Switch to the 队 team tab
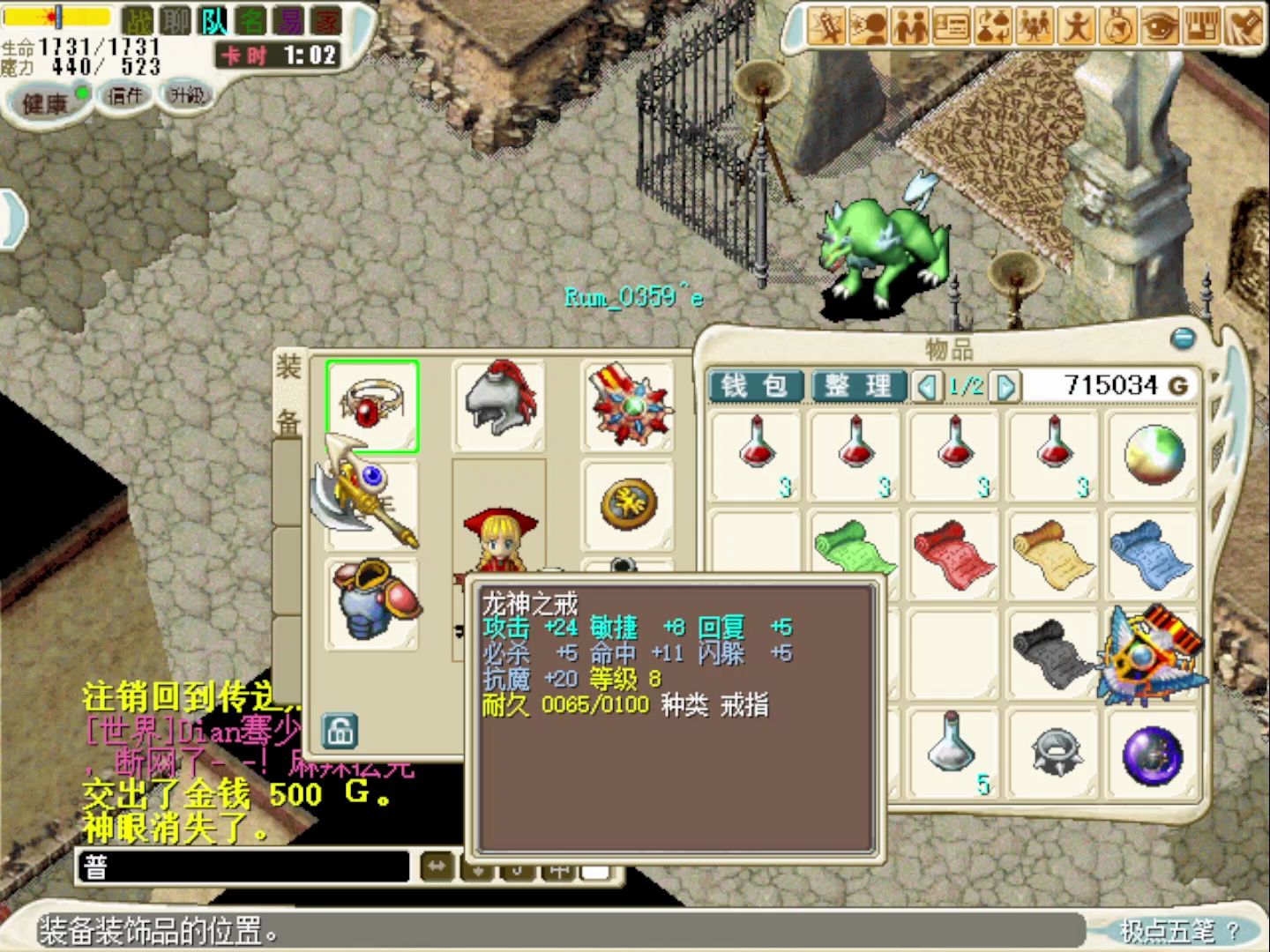Image resolution: width=1270 pixels, height=952 pixels. click(214, 21)
